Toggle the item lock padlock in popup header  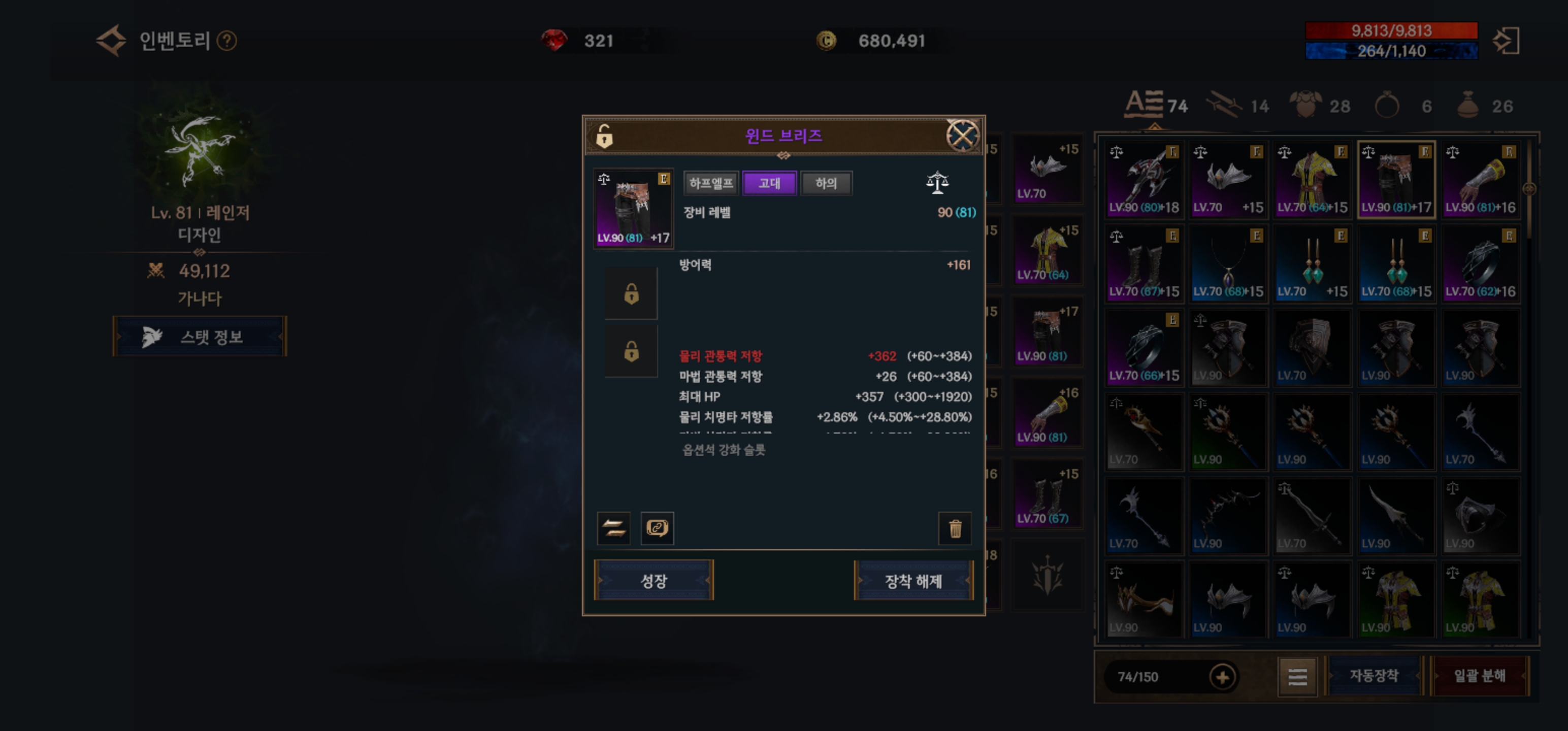(x=604, y=137)
